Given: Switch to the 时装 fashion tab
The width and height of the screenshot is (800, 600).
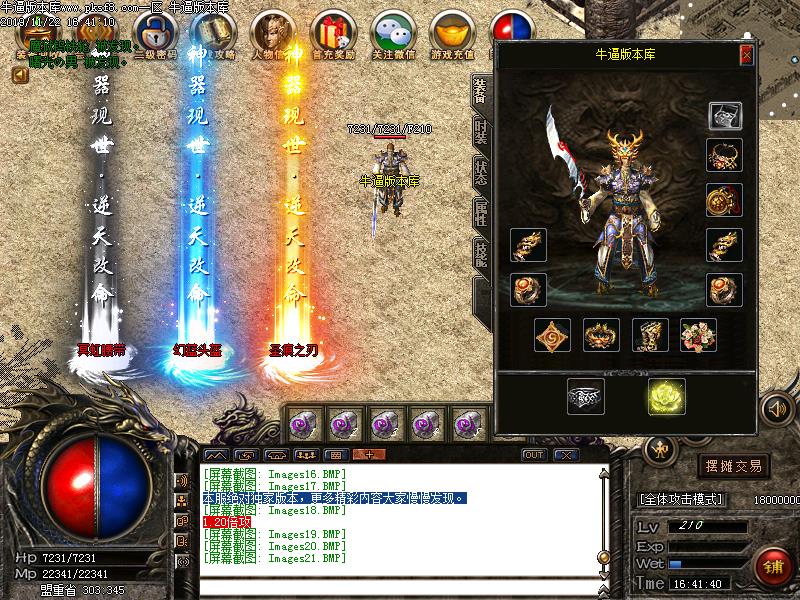Looking at the screenshot, I should (481, 130).
